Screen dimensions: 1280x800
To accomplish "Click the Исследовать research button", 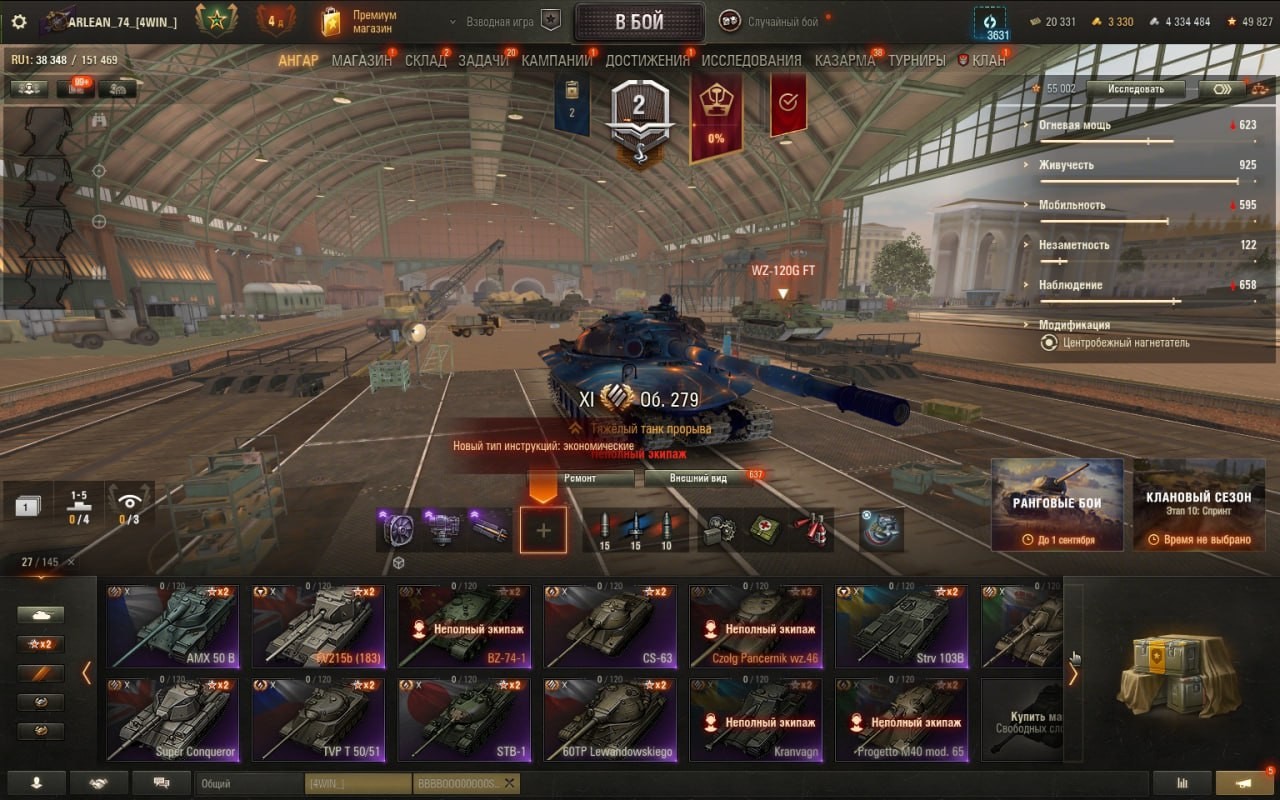I will (1135, 89).
